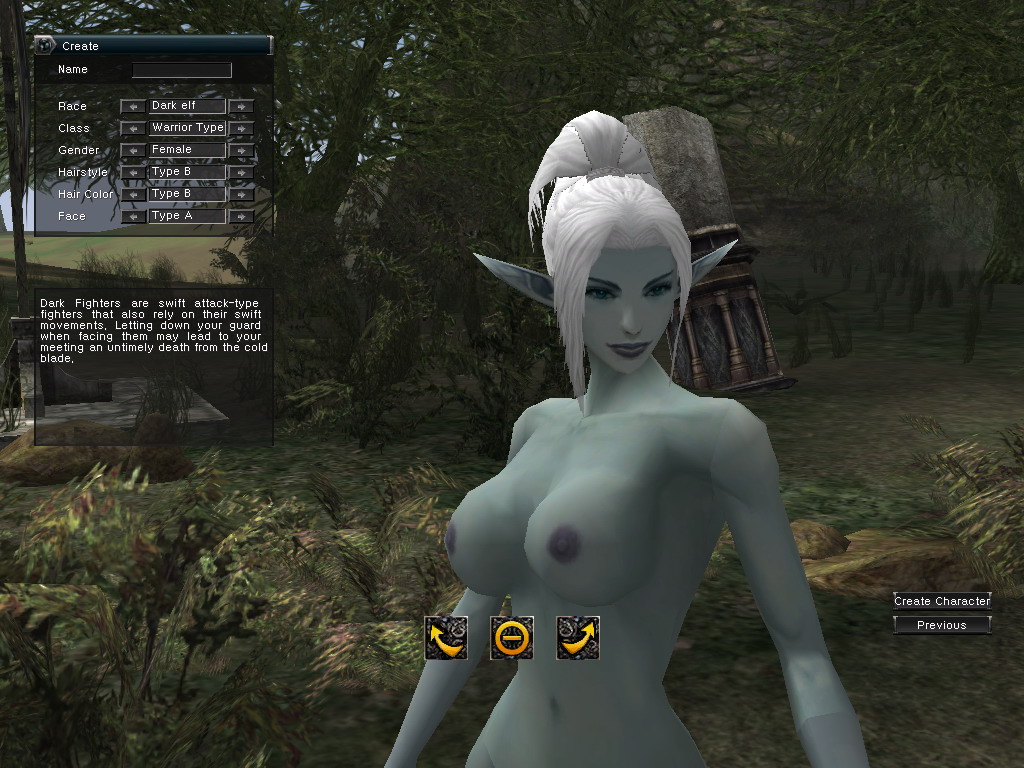The image size is (1024, 768).
Task: Cycle Hair Color forward
Action: tap(241, 194)
